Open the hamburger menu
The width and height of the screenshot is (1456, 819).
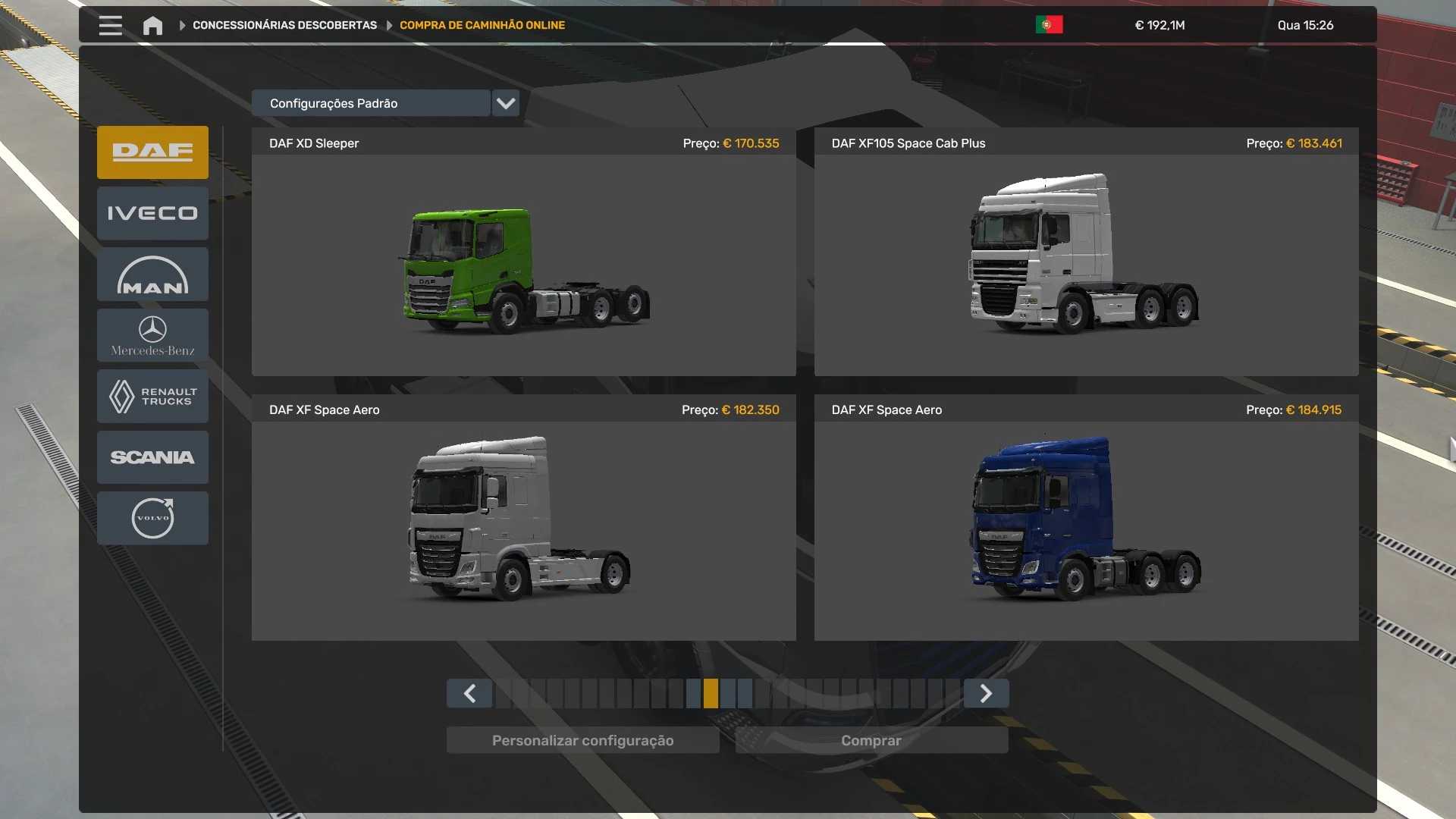coord(110,25)
